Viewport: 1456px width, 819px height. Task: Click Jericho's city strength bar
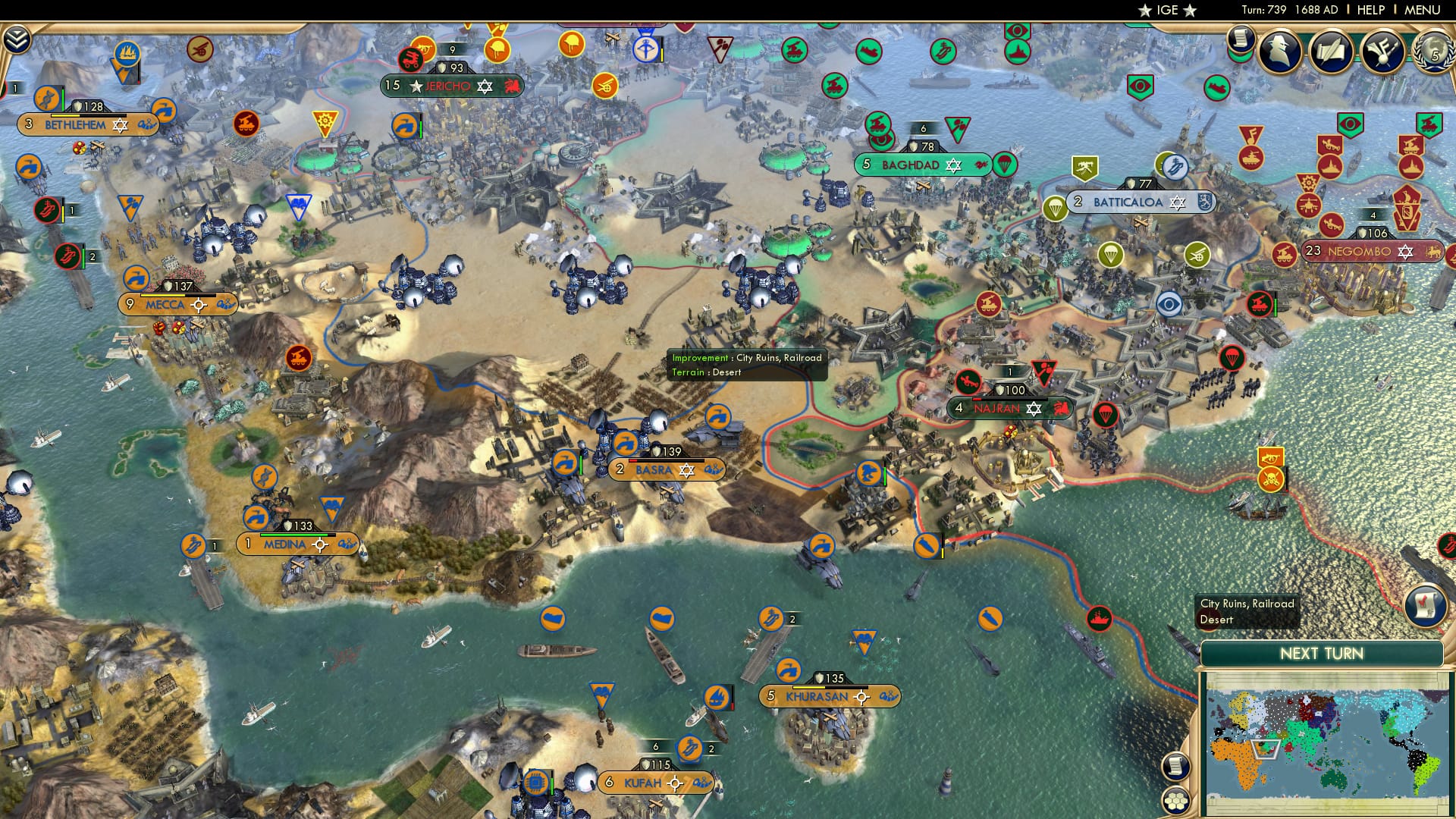(451, 67)
